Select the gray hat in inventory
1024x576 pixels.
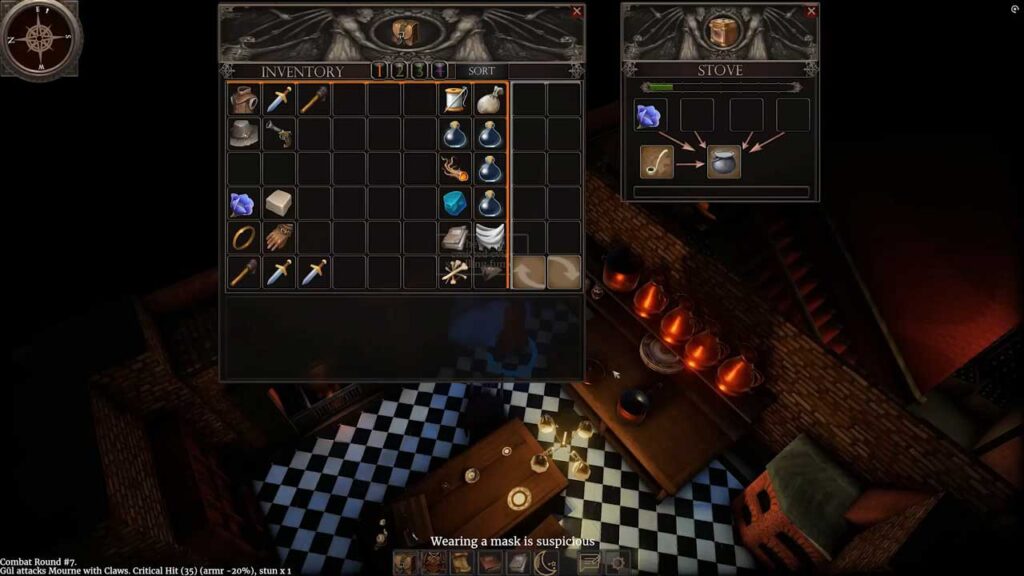pyautogui.click(x=244, y=133)
